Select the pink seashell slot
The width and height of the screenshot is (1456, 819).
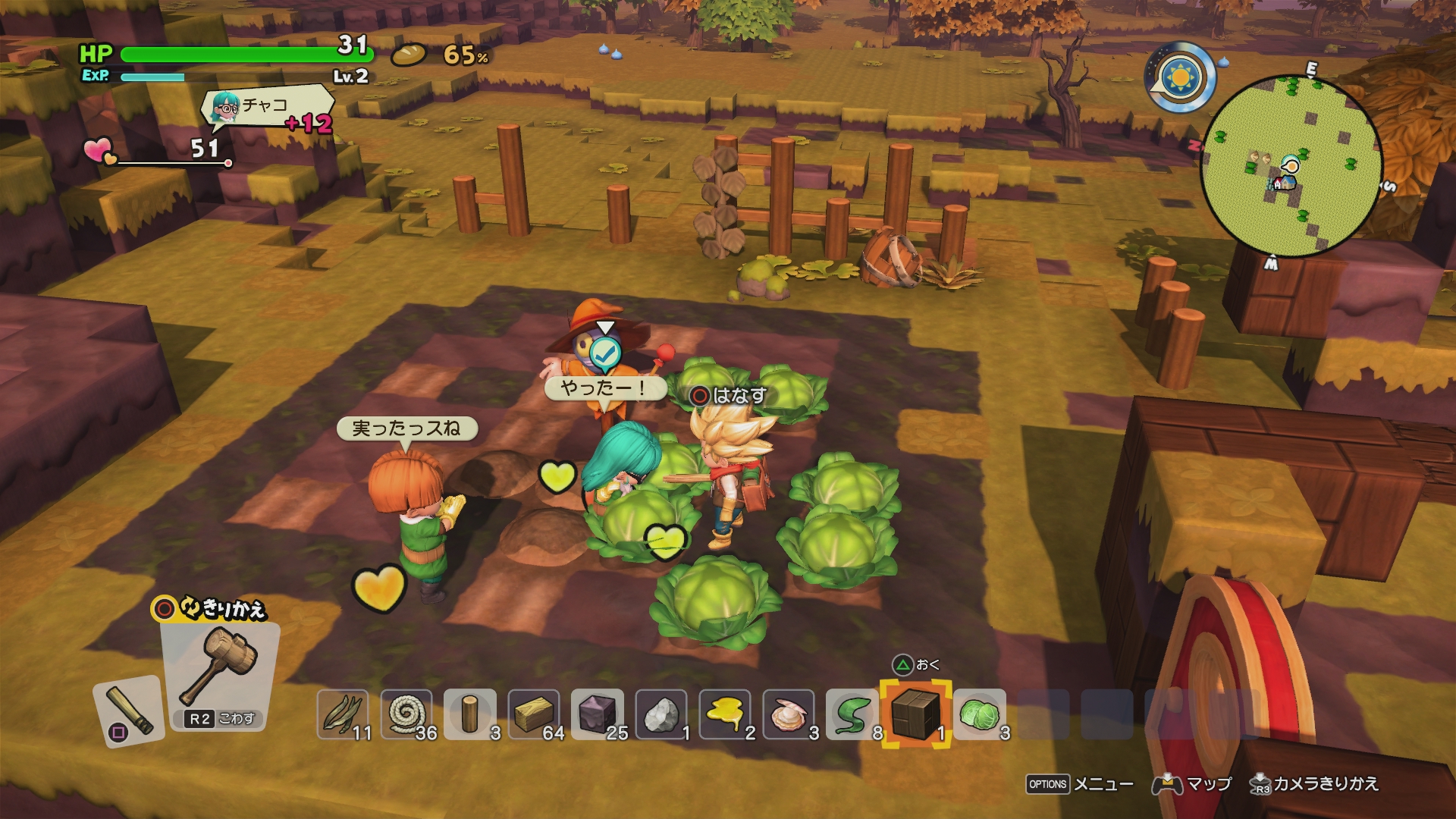click(x=789, y=714)
